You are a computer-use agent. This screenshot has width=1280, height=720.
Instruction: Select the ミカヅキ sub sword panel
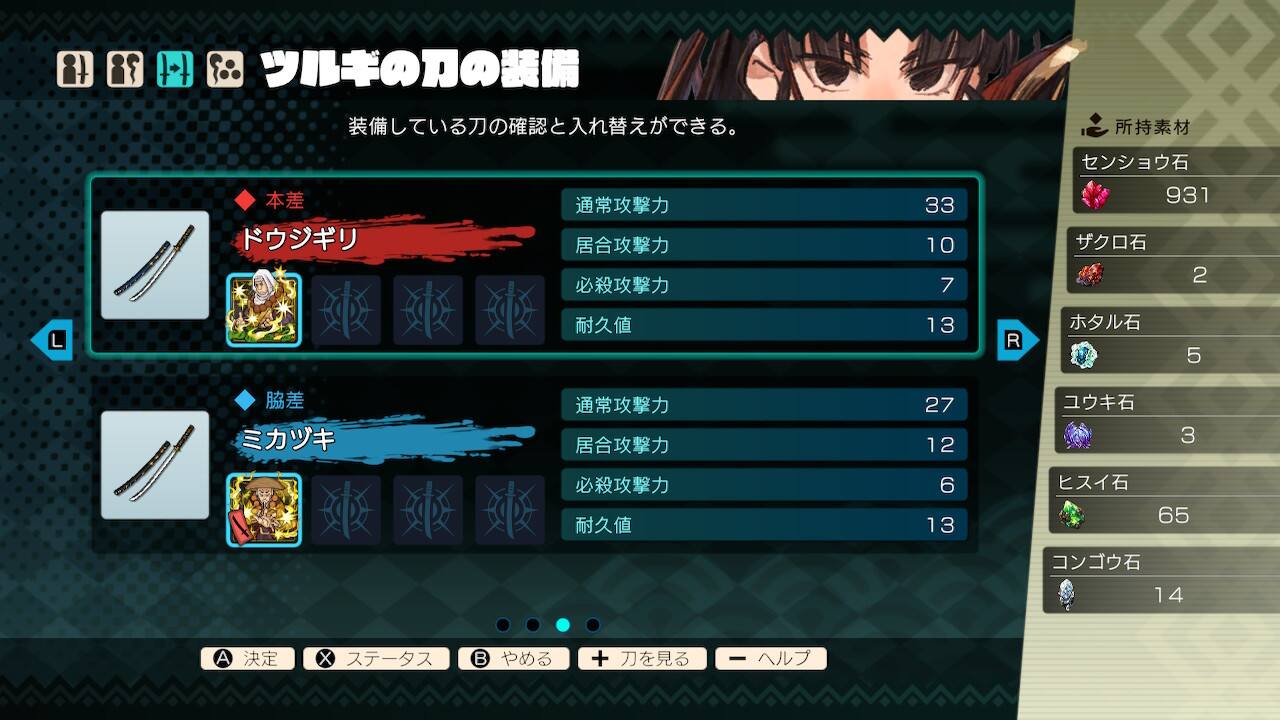[535, 465]
